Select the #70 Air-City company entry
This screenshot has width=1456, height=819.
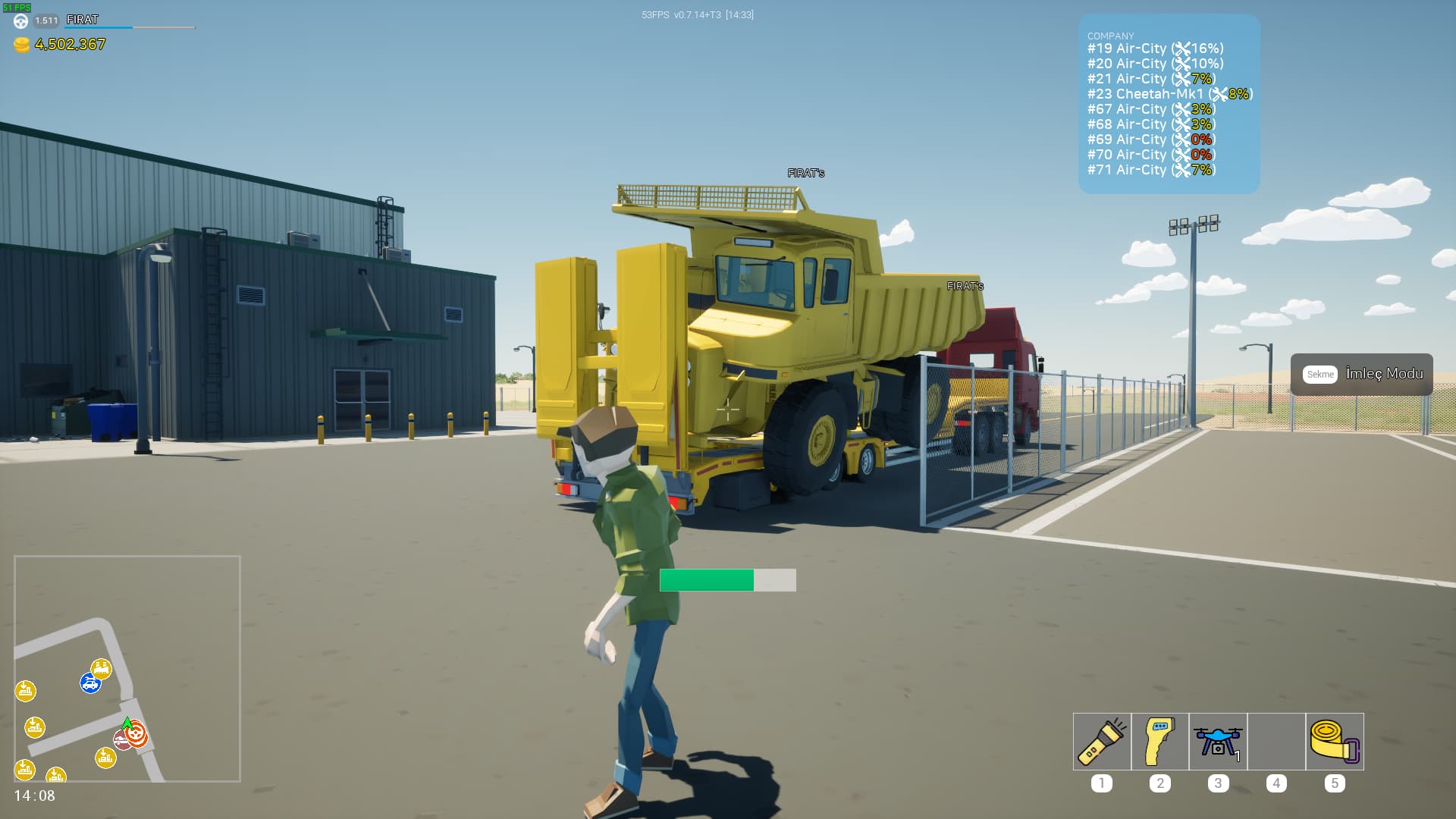1150,155
